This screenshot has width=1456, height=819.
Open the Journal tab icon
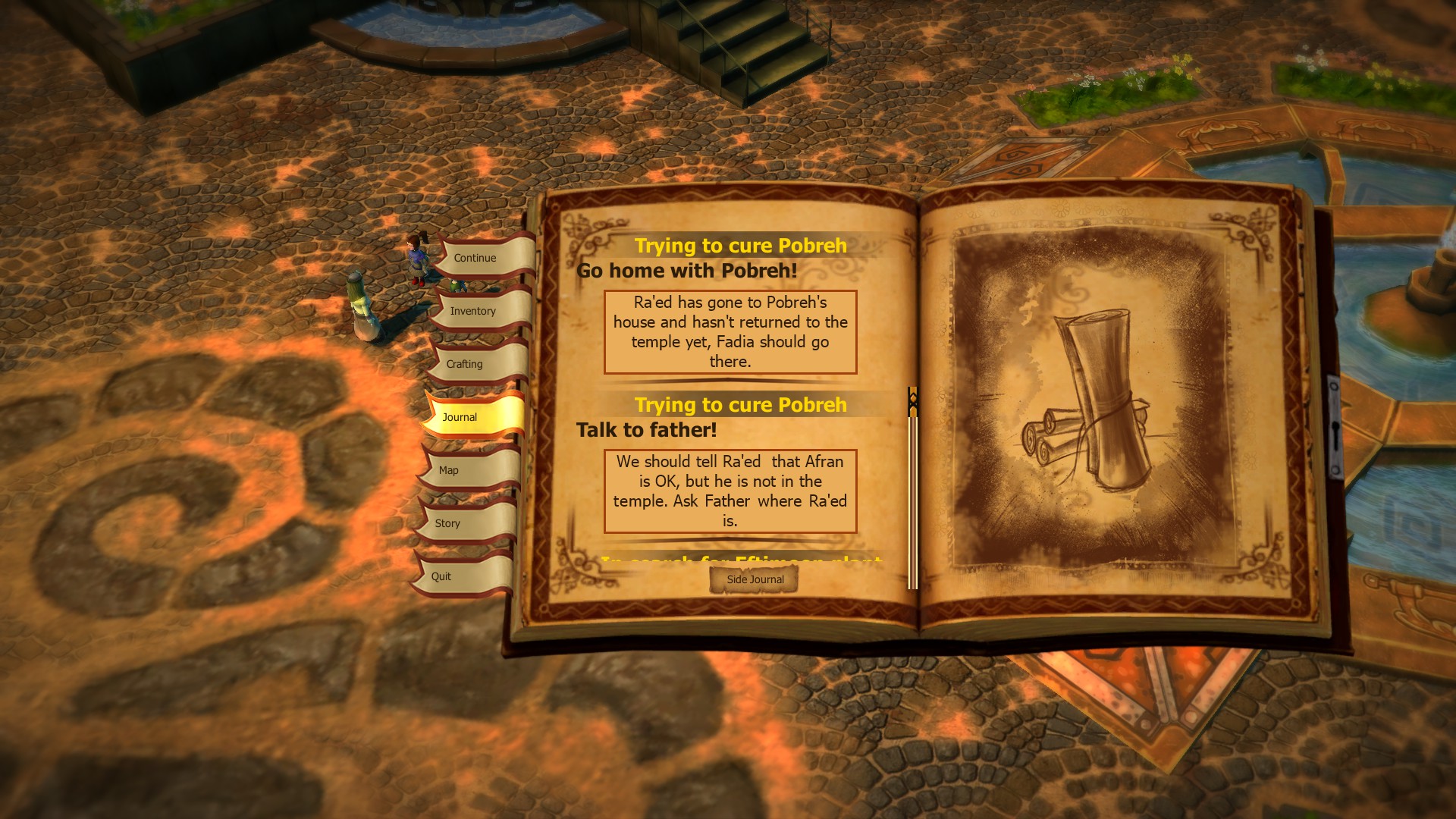tap(460, 416)
